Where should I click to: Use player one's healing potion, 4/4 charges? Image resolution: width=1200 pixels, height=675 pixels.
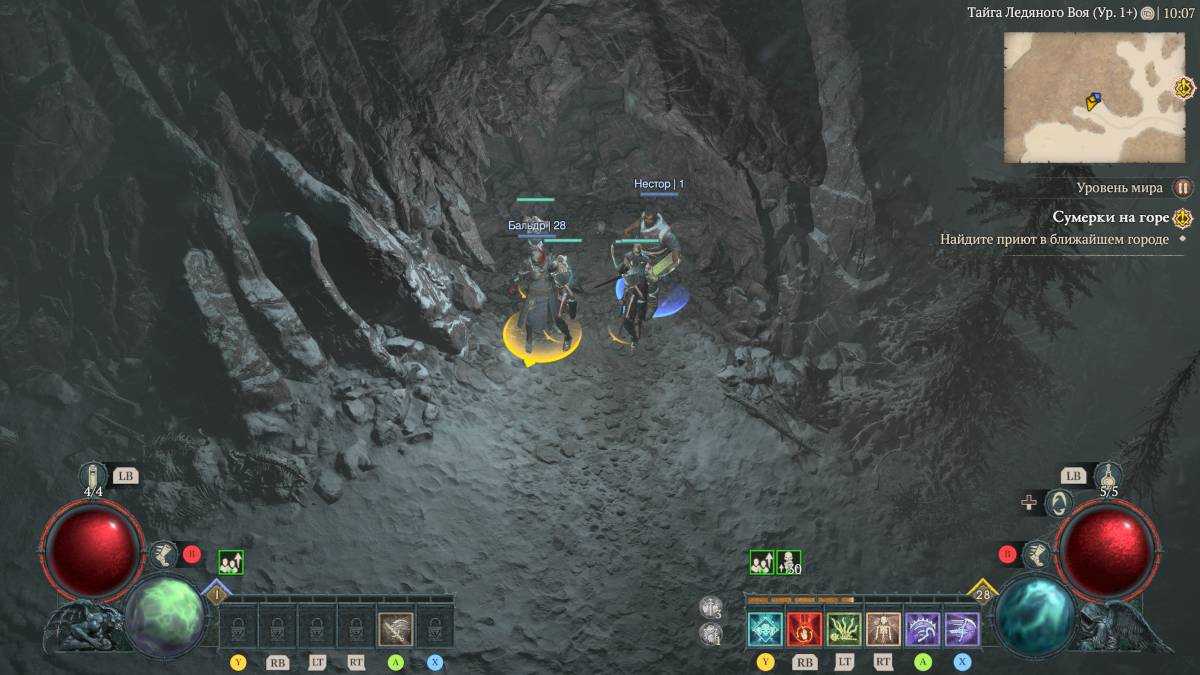pos(93,475)
